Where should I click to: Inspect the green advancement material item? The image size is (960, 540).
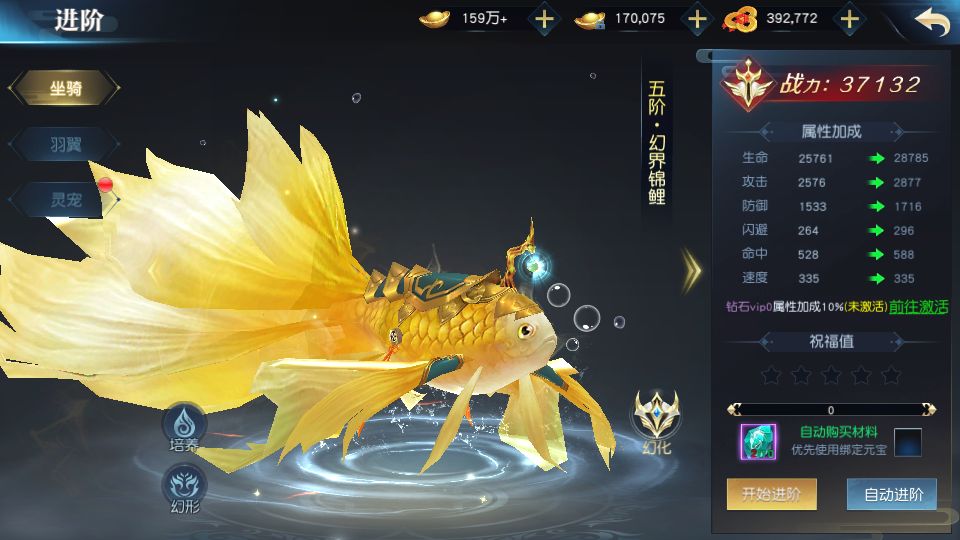pyautogui.click(x=758, y=442)
